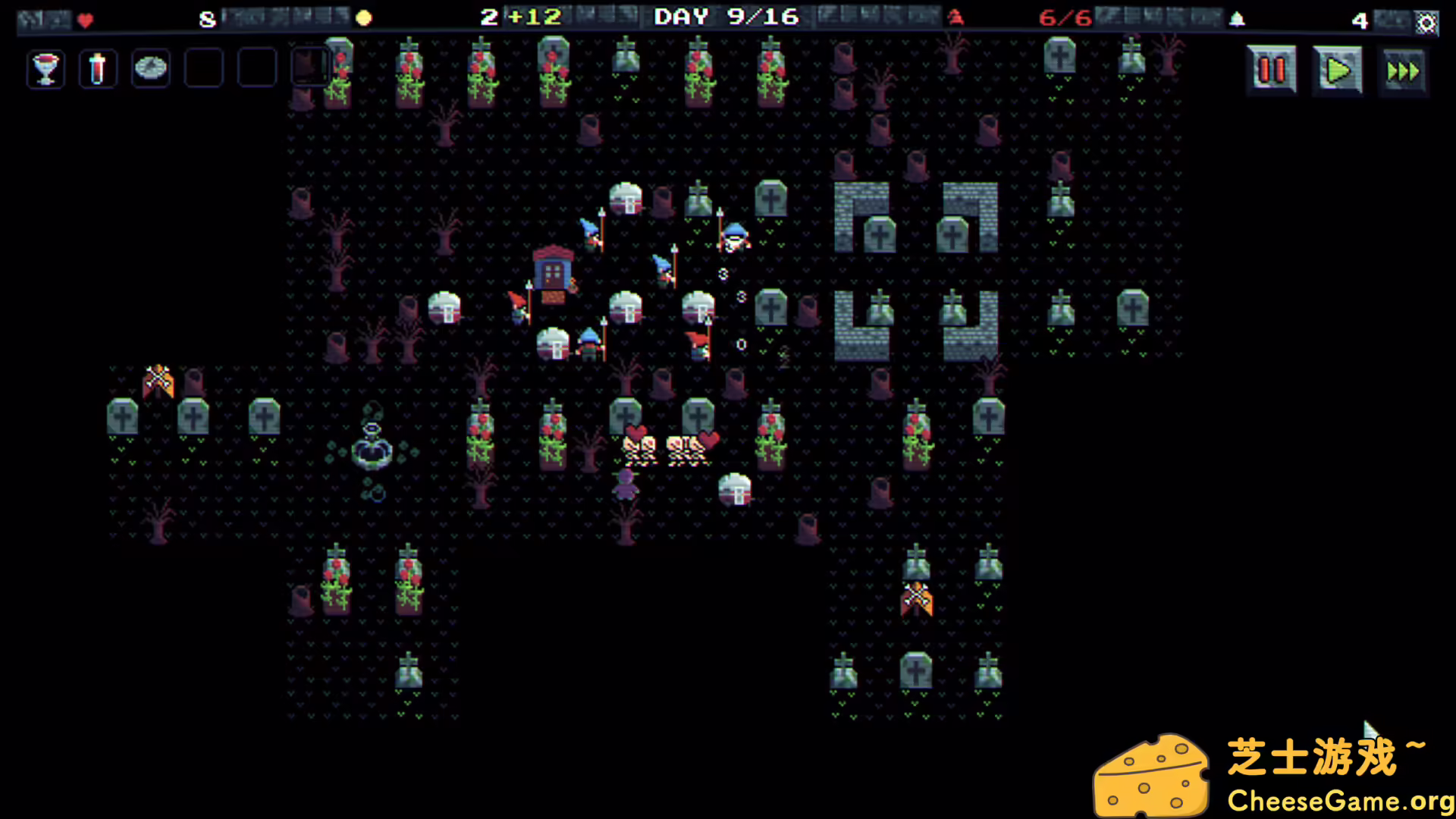Select the fountain in the graveyard

coord(373,453)
